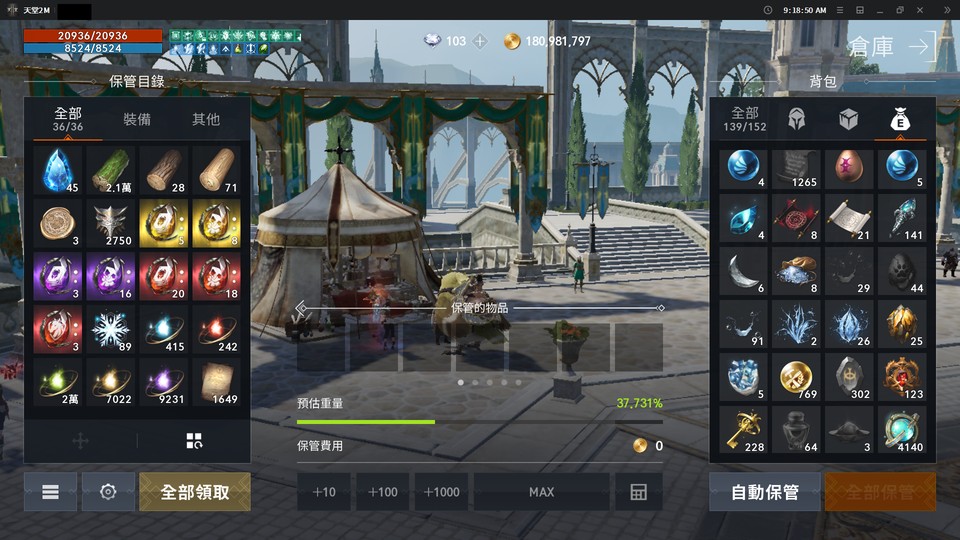Screen dimensions: 960x540
Task: Claim all items with 全部領取 button
Action: tap(195, 492)
